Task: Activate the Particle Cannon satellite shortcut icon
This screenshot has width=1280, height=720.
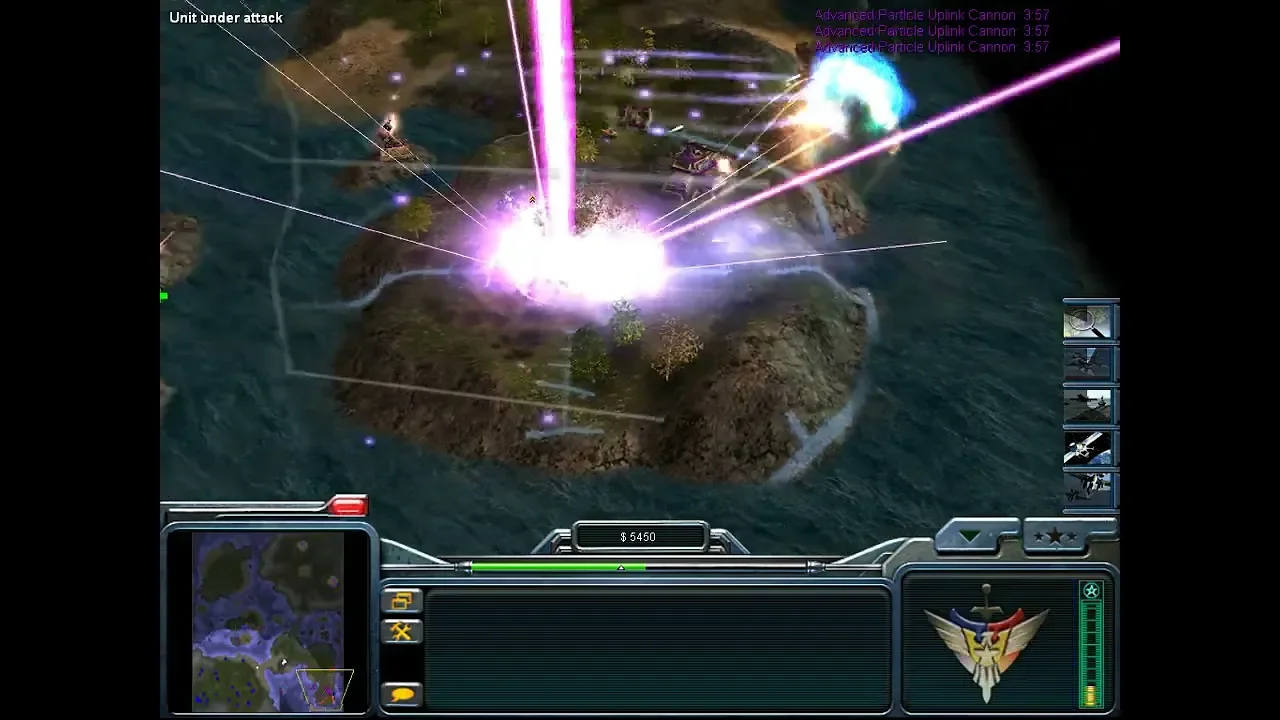Action: 1087,447
